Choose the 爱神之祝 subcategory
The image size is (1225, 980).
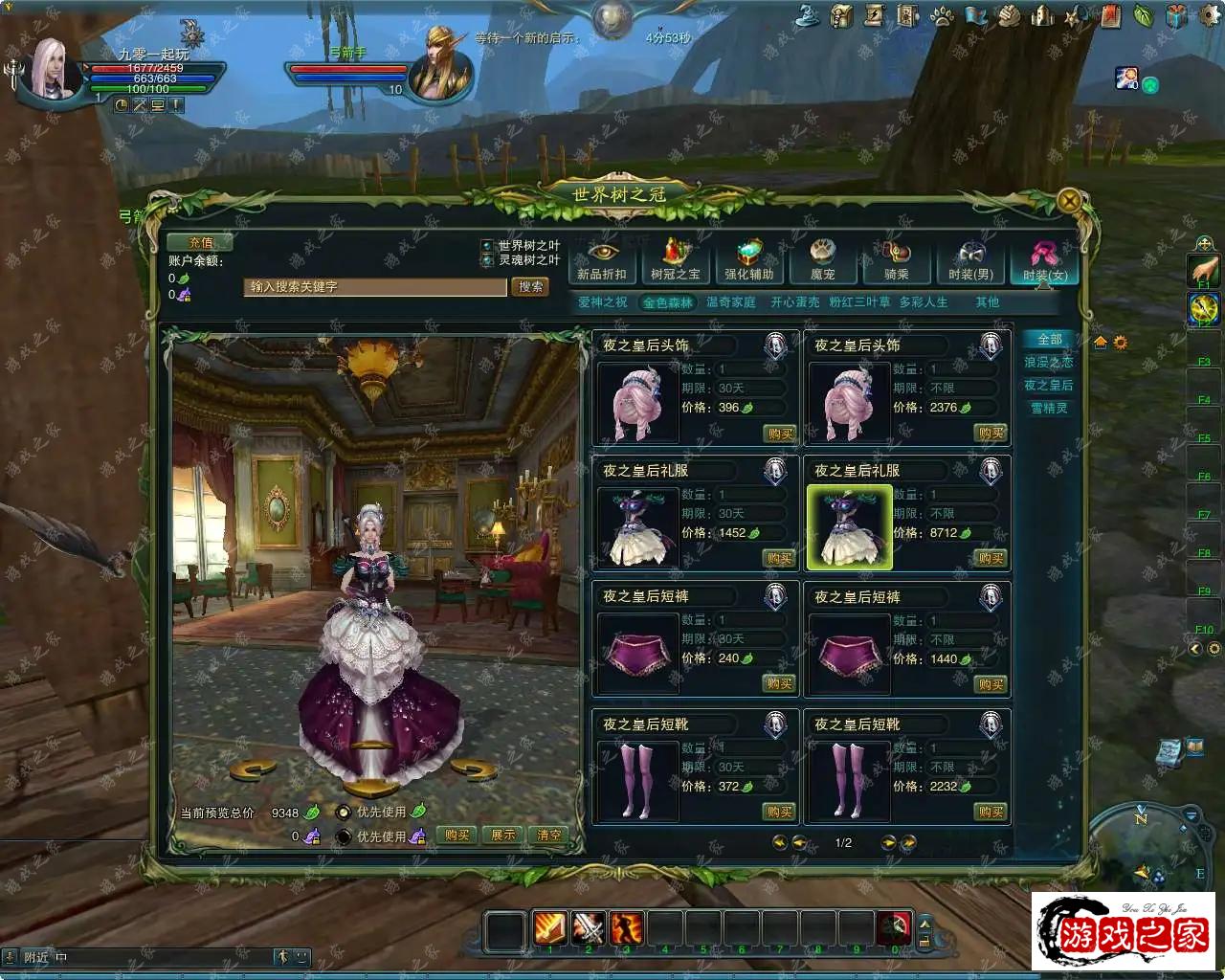[x=603, y=302]
